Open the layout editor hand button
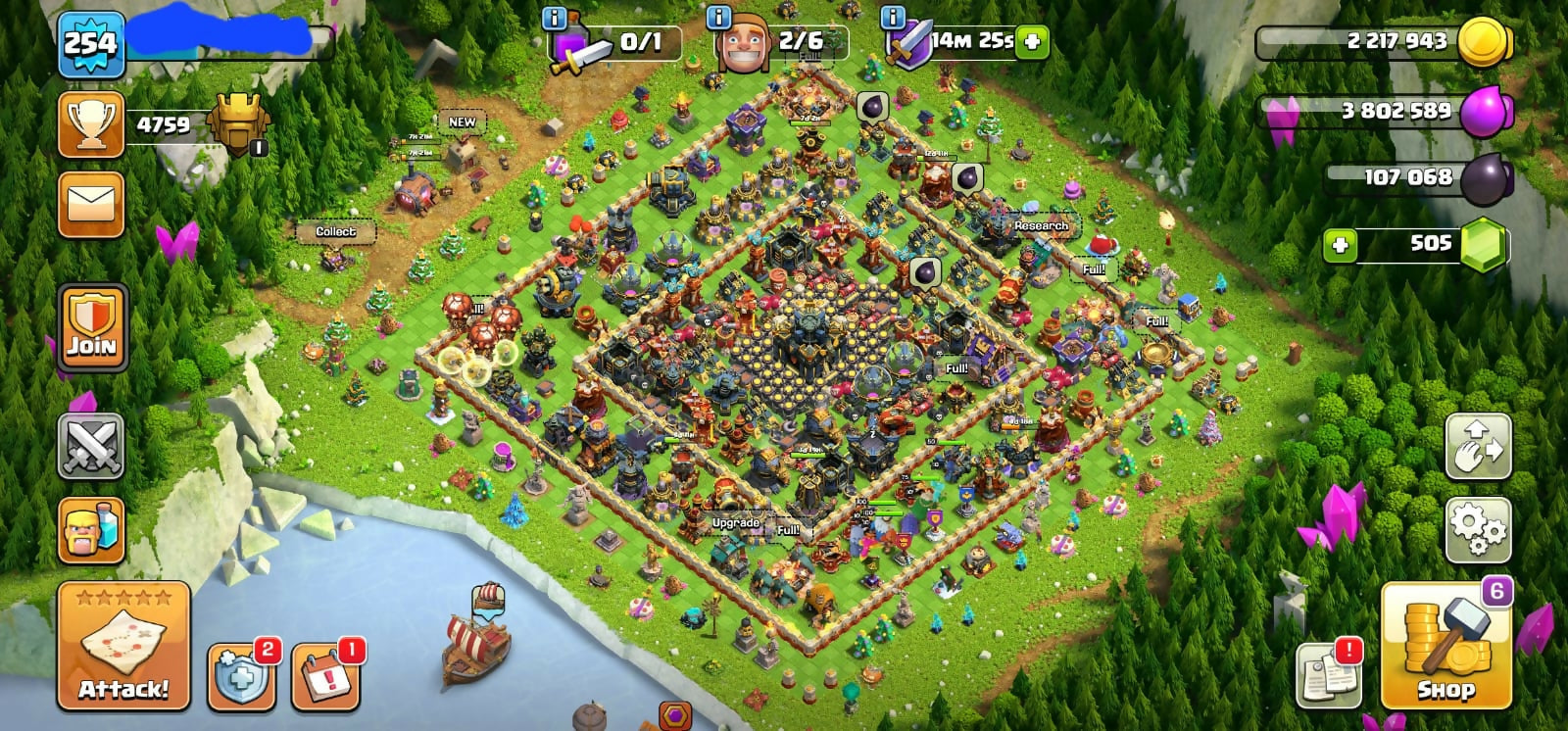Screen dimensions: 1568x731 pyautogui.click(x=1478, y=447)
